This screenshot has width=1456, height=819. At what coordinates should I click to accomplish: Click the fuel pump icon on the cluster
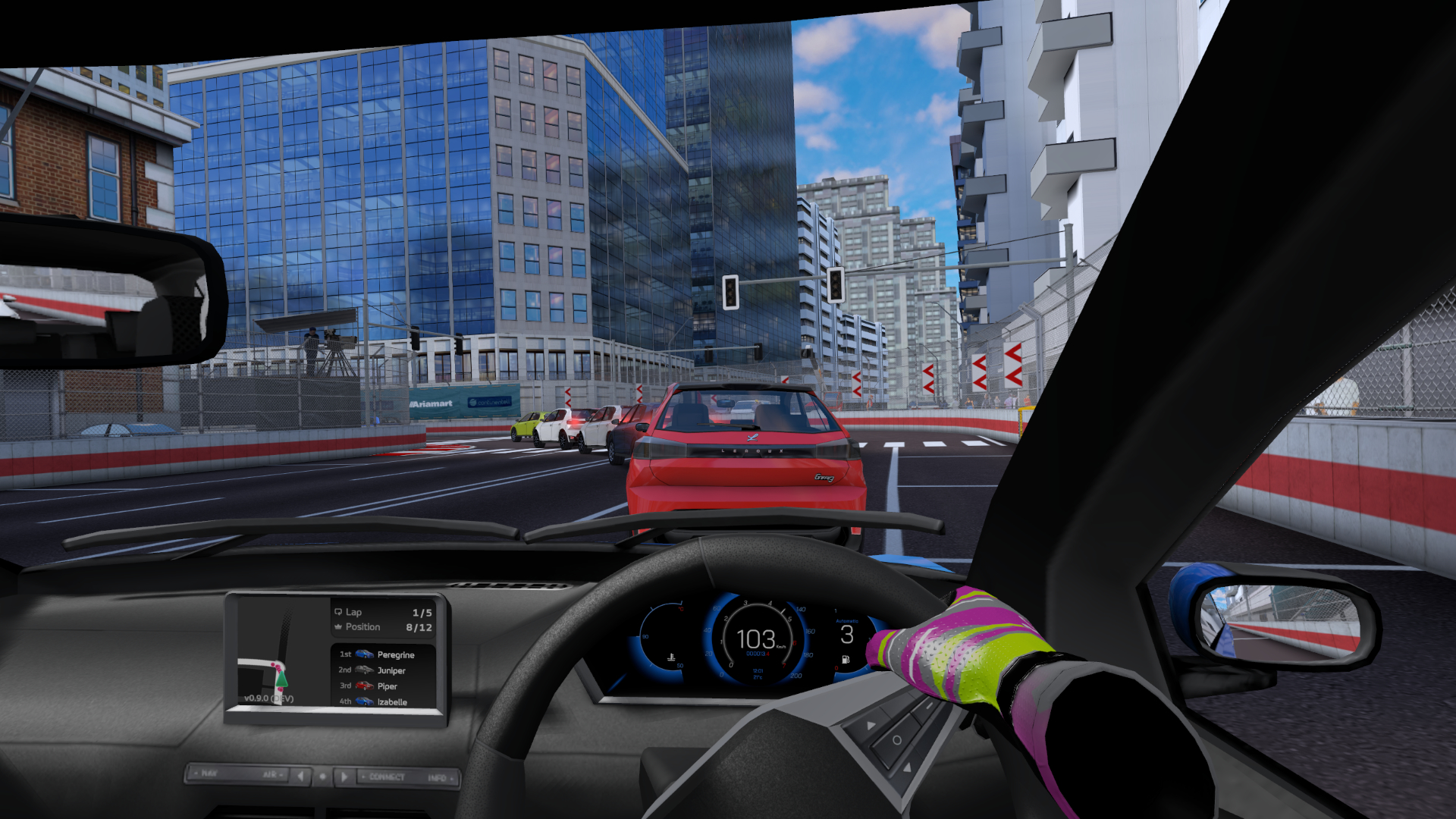pyautogui.click(x=845, y=659)
